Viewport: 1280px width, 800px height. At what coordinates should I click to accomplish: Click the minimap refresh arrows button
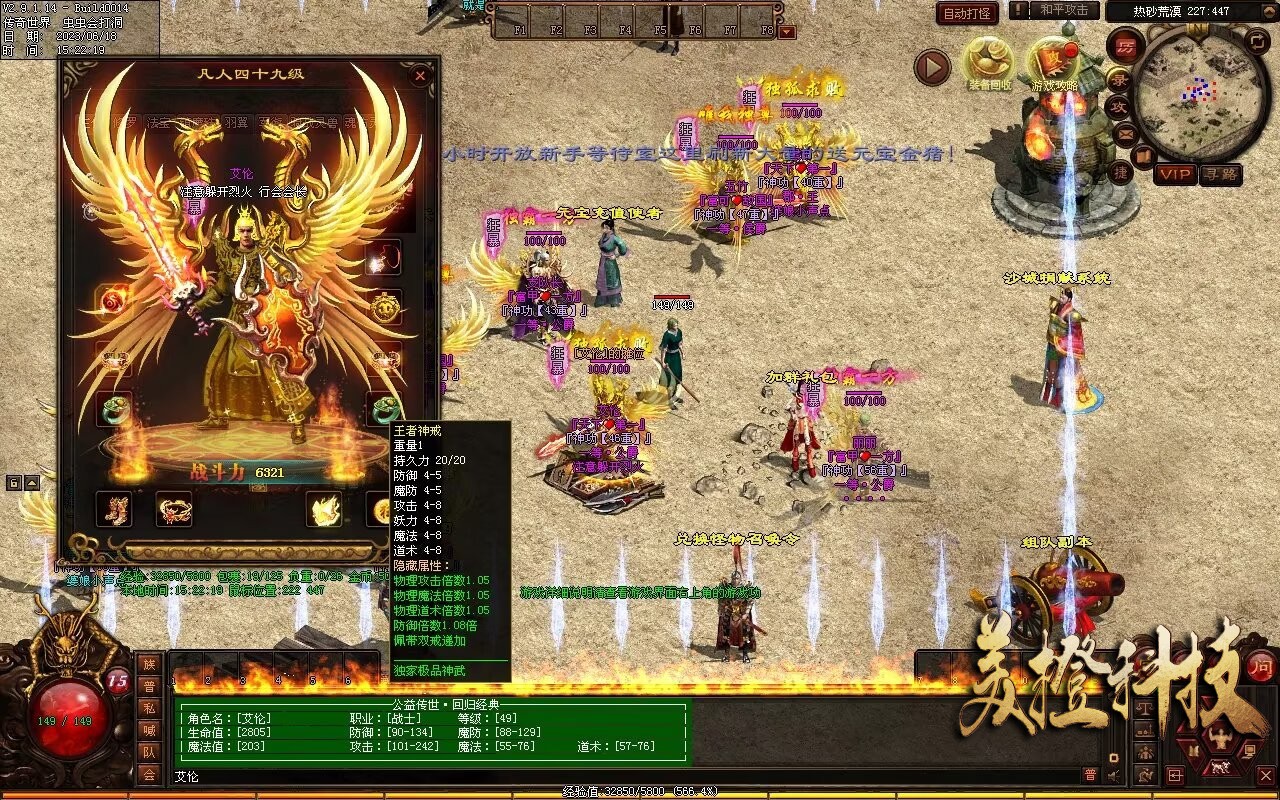[x=1257, y=42]
